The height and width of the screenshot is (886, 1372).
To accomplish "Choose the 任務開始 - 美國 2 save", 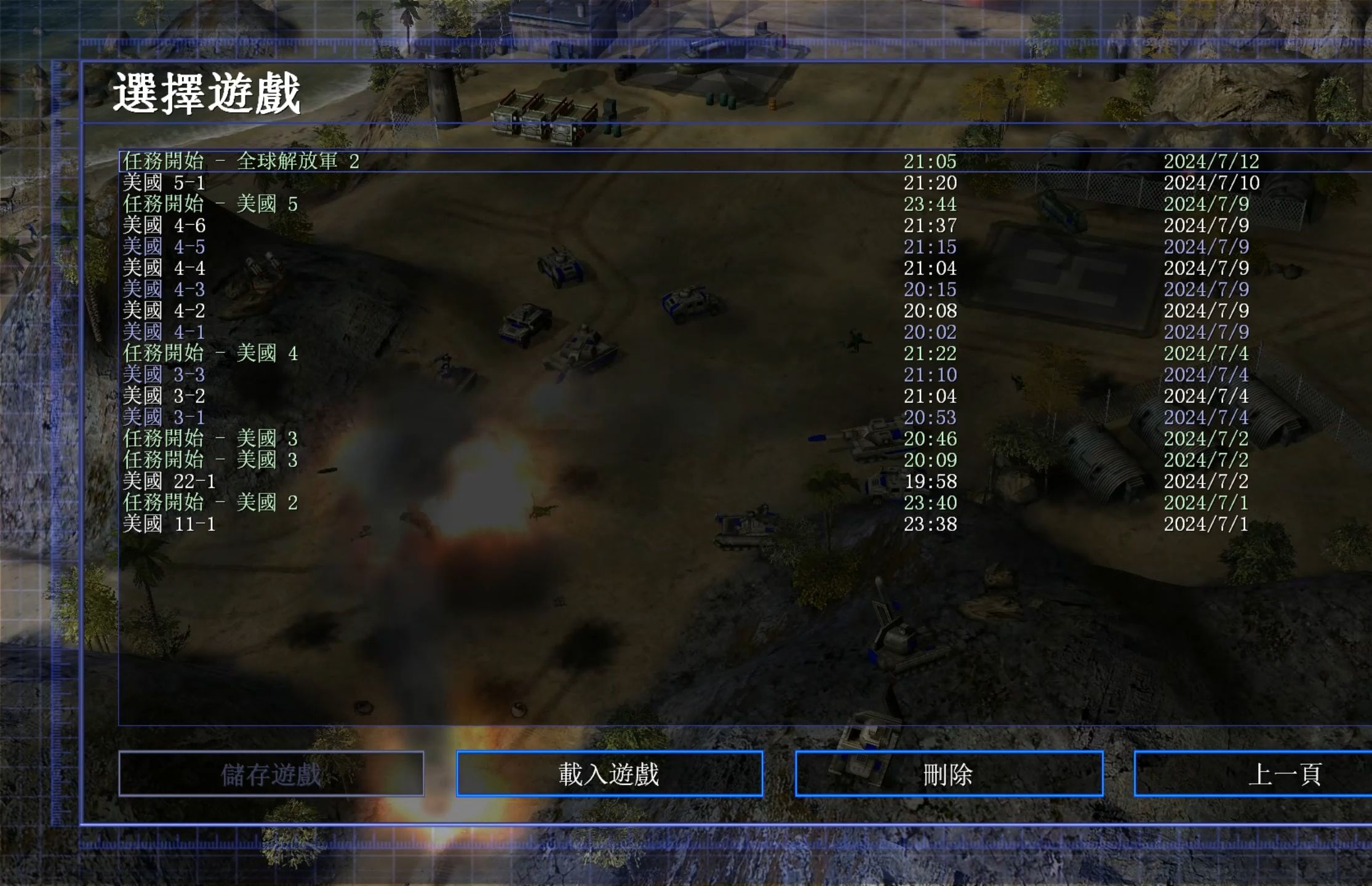I will point(210,503).
